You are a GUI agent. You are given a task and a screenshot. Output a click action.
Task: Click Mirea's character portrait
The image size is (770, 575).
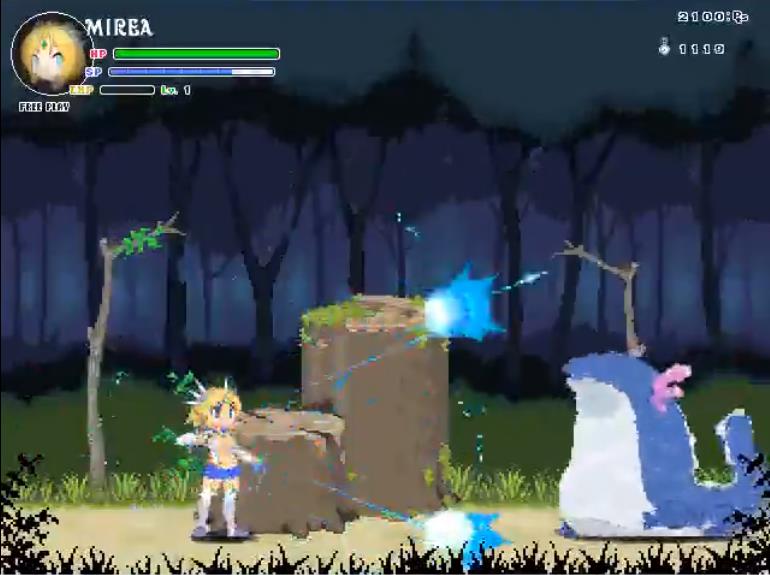pyautogui.click(x=49, y=53)
